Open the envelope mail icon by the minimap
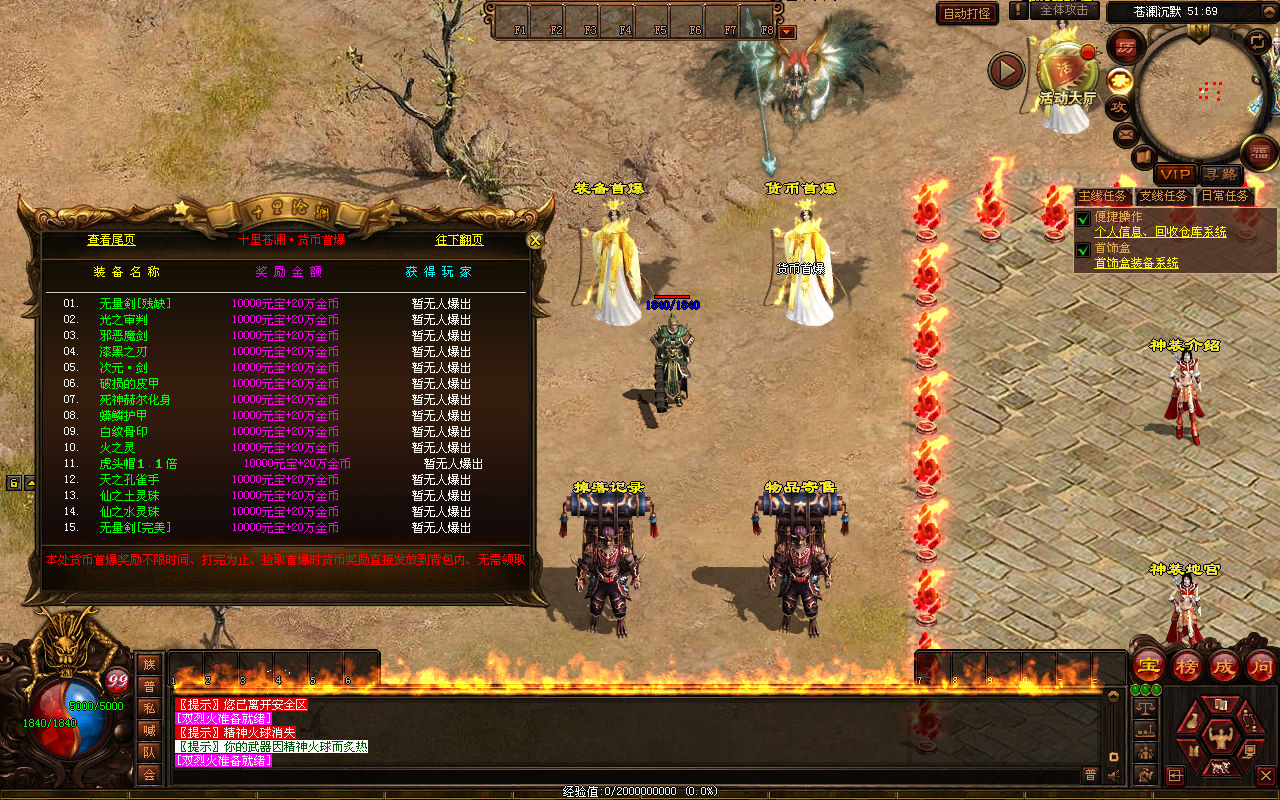The image size is (1280, 800). point(1127,133)
